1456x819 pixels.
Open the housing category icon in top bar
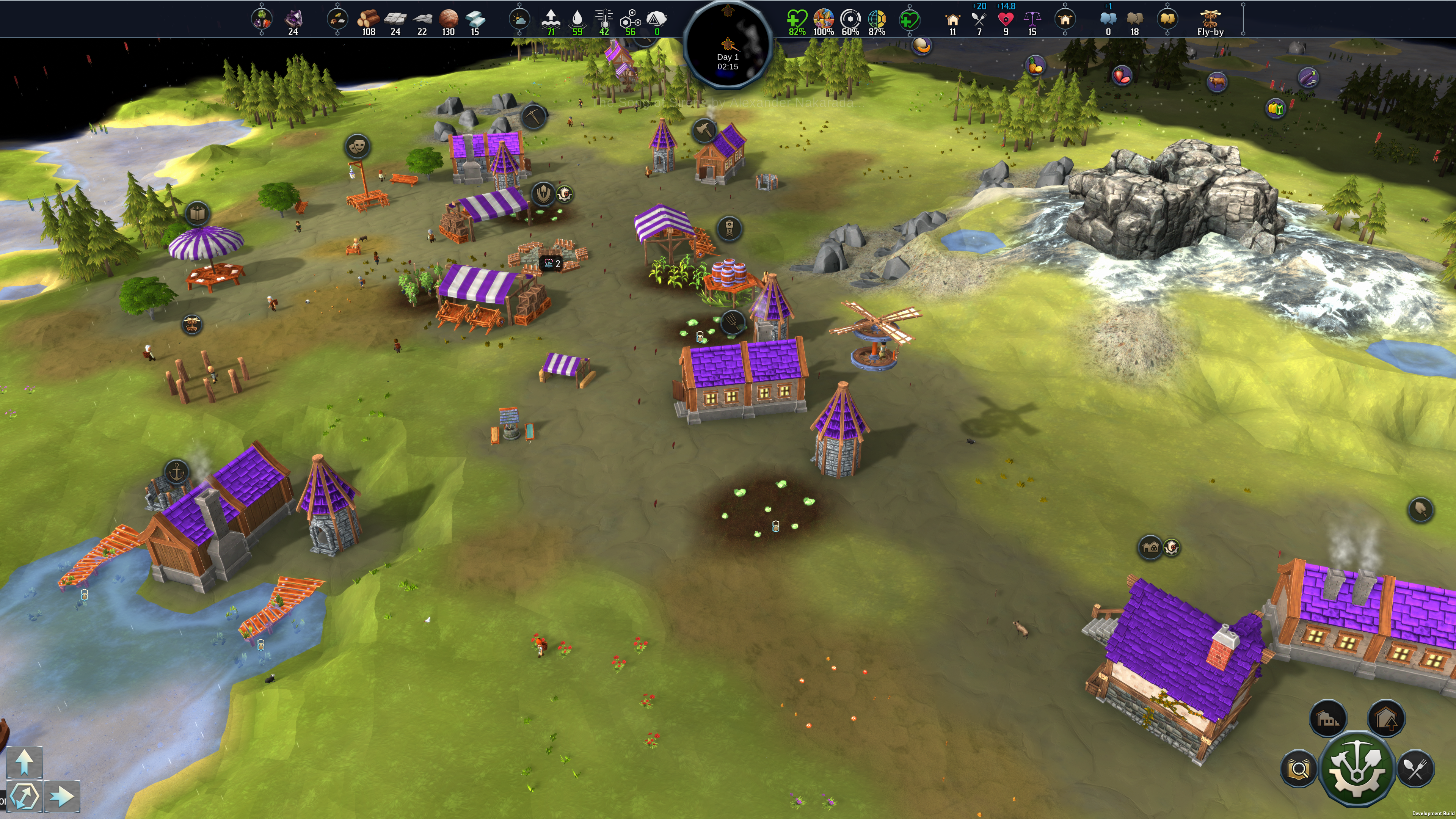pyautogui.click(x=1065, y=19)
